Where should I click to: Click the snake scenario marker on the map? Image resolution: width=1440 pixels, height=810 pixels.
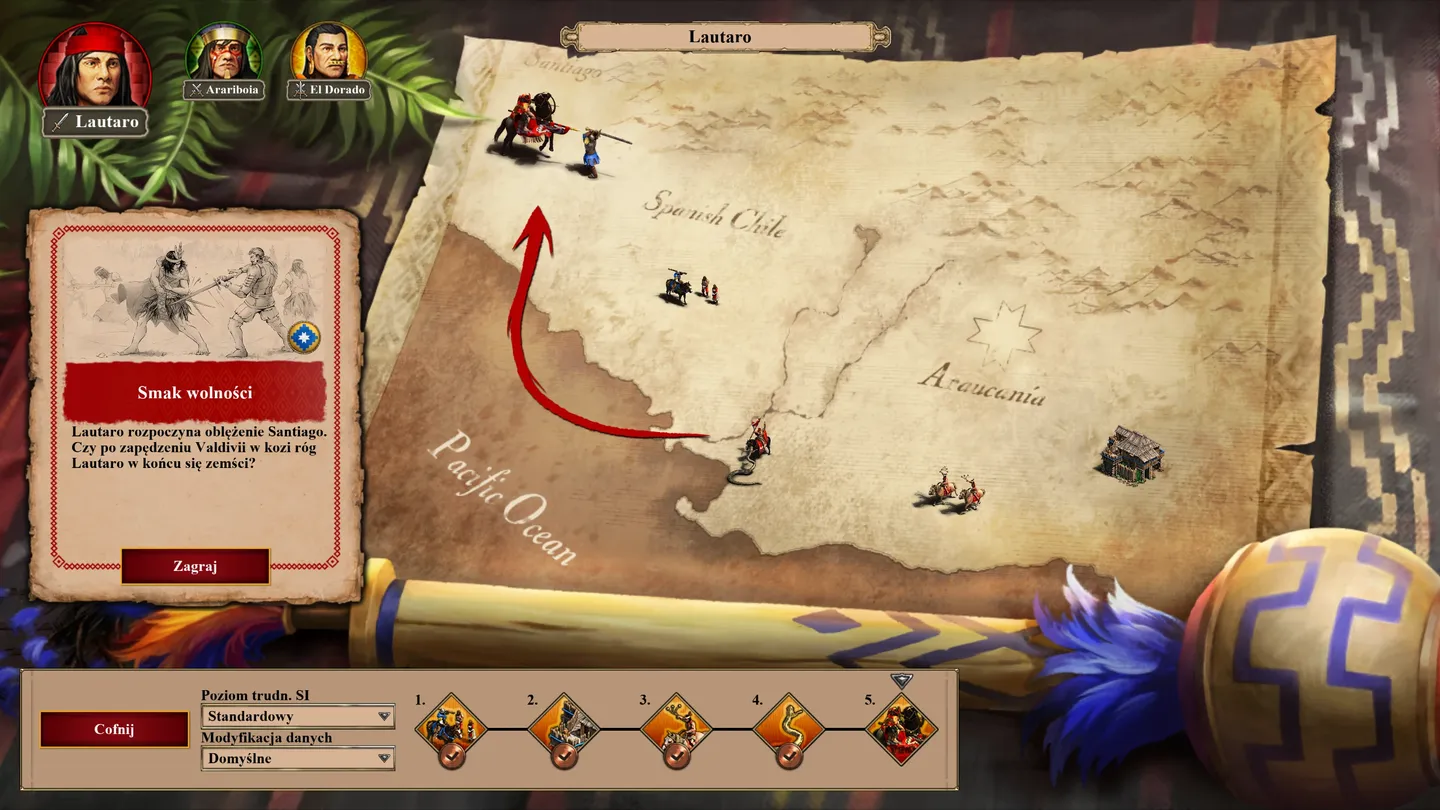(753, 451)
